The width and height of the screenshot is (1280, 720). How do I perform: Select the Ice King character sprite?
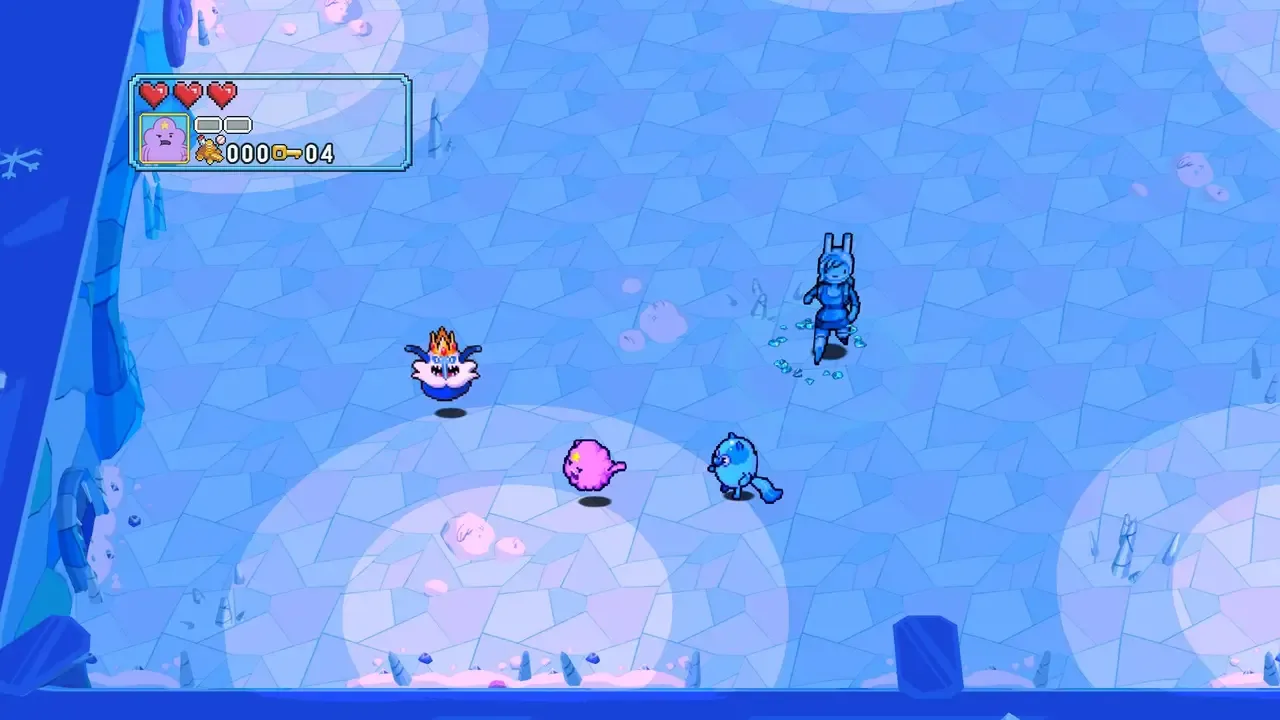coord(443,370)
